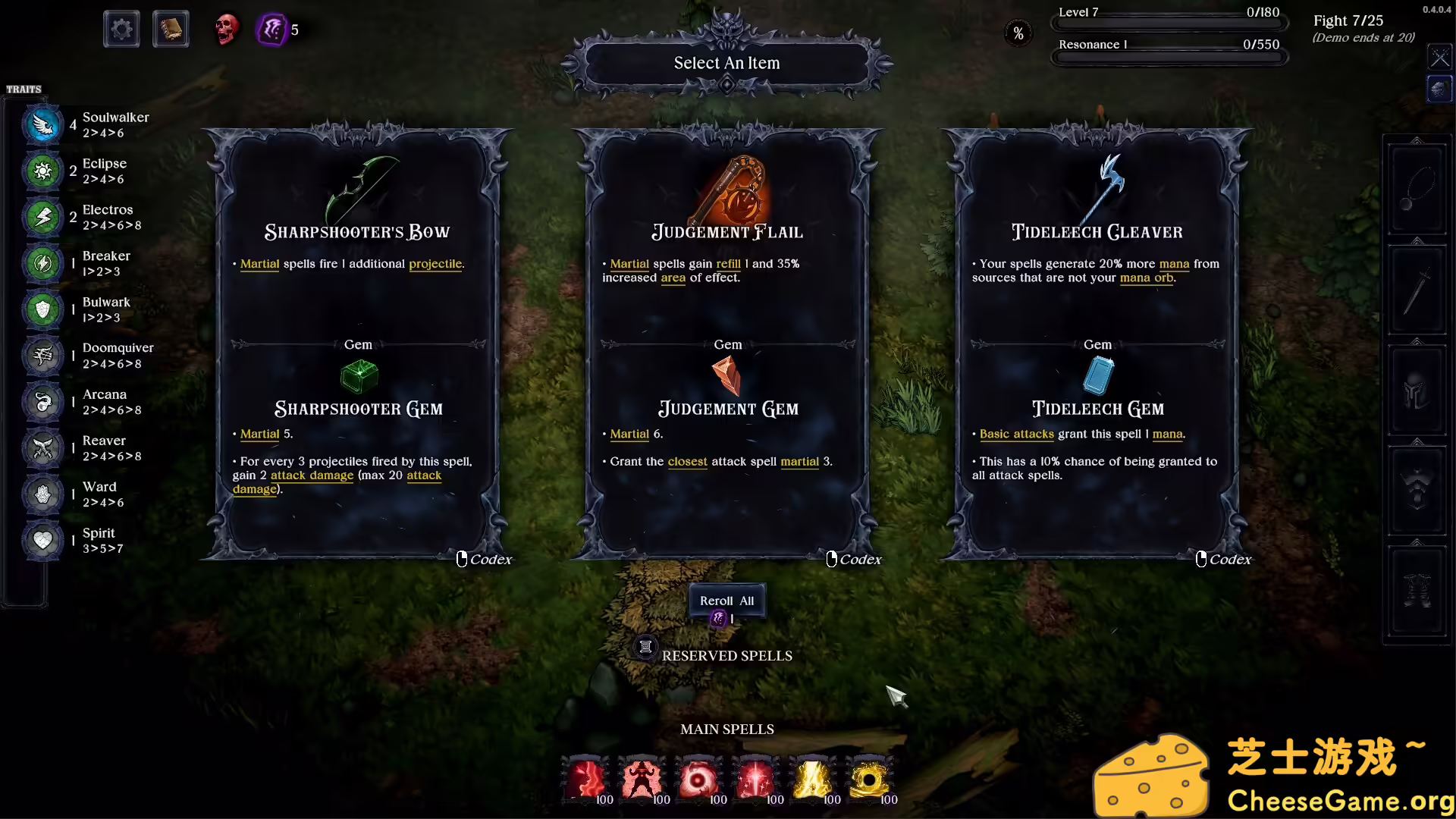
Task: Click the Traits panel header
Action: 24,89
